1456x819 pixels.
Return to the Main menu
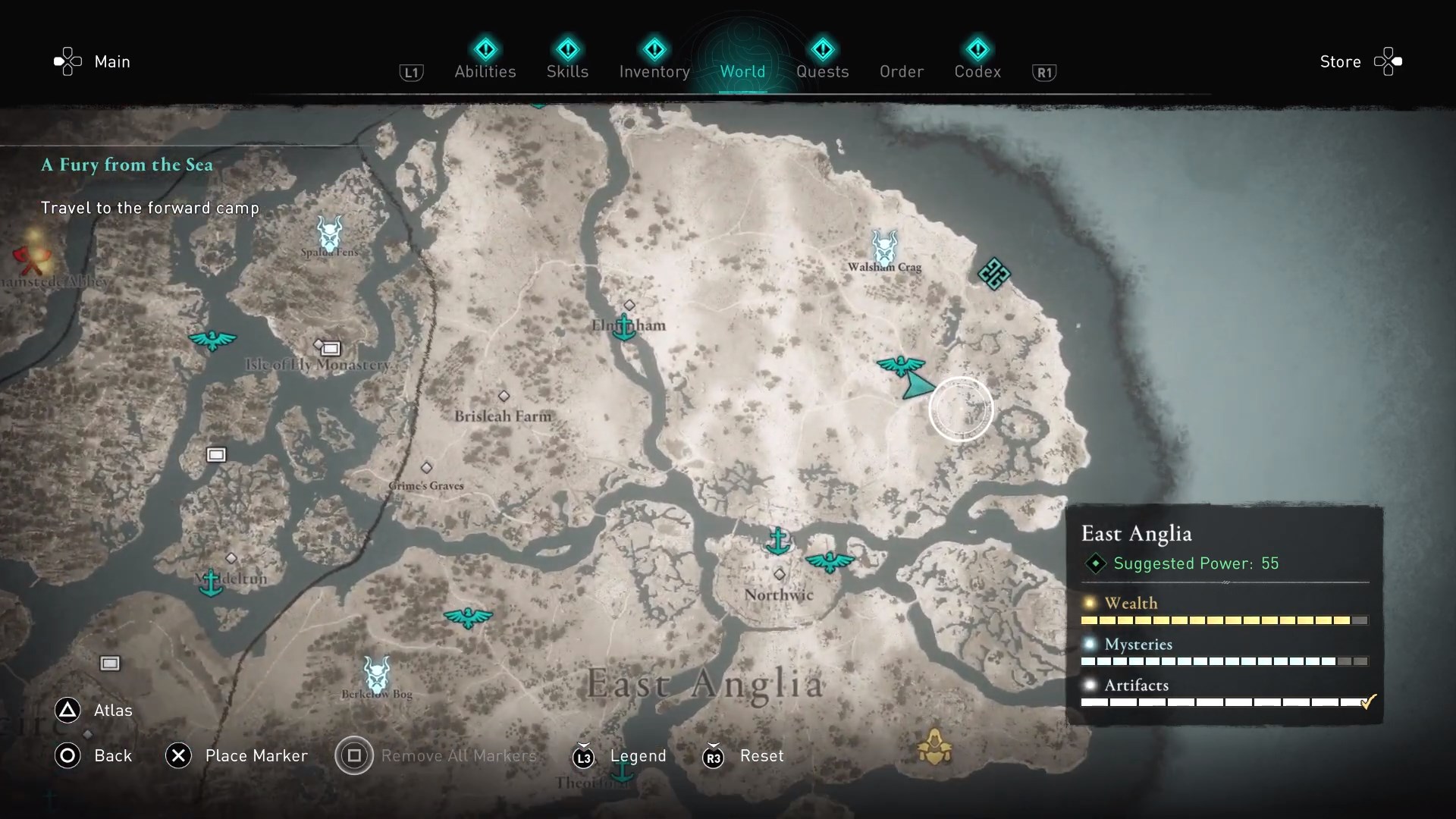pyautogui.click(x=92, y=61)
